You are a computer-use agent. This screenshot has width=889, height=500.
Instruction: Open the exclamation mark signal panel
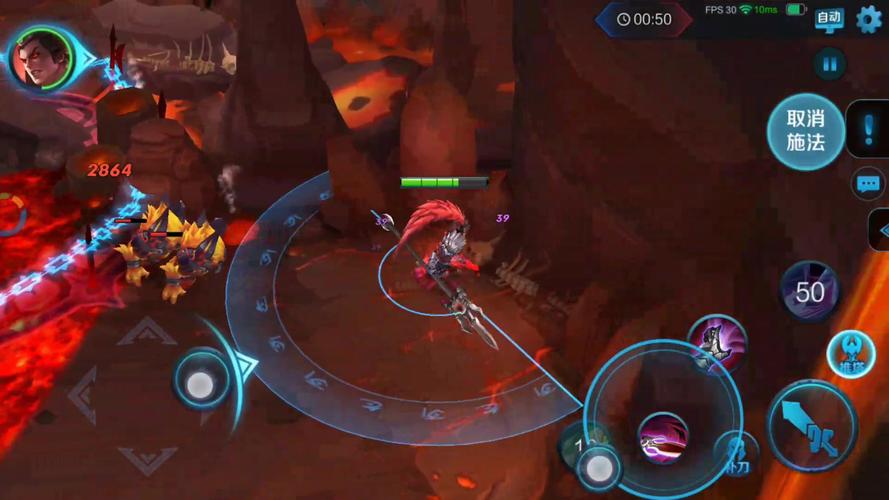point(866,130)
